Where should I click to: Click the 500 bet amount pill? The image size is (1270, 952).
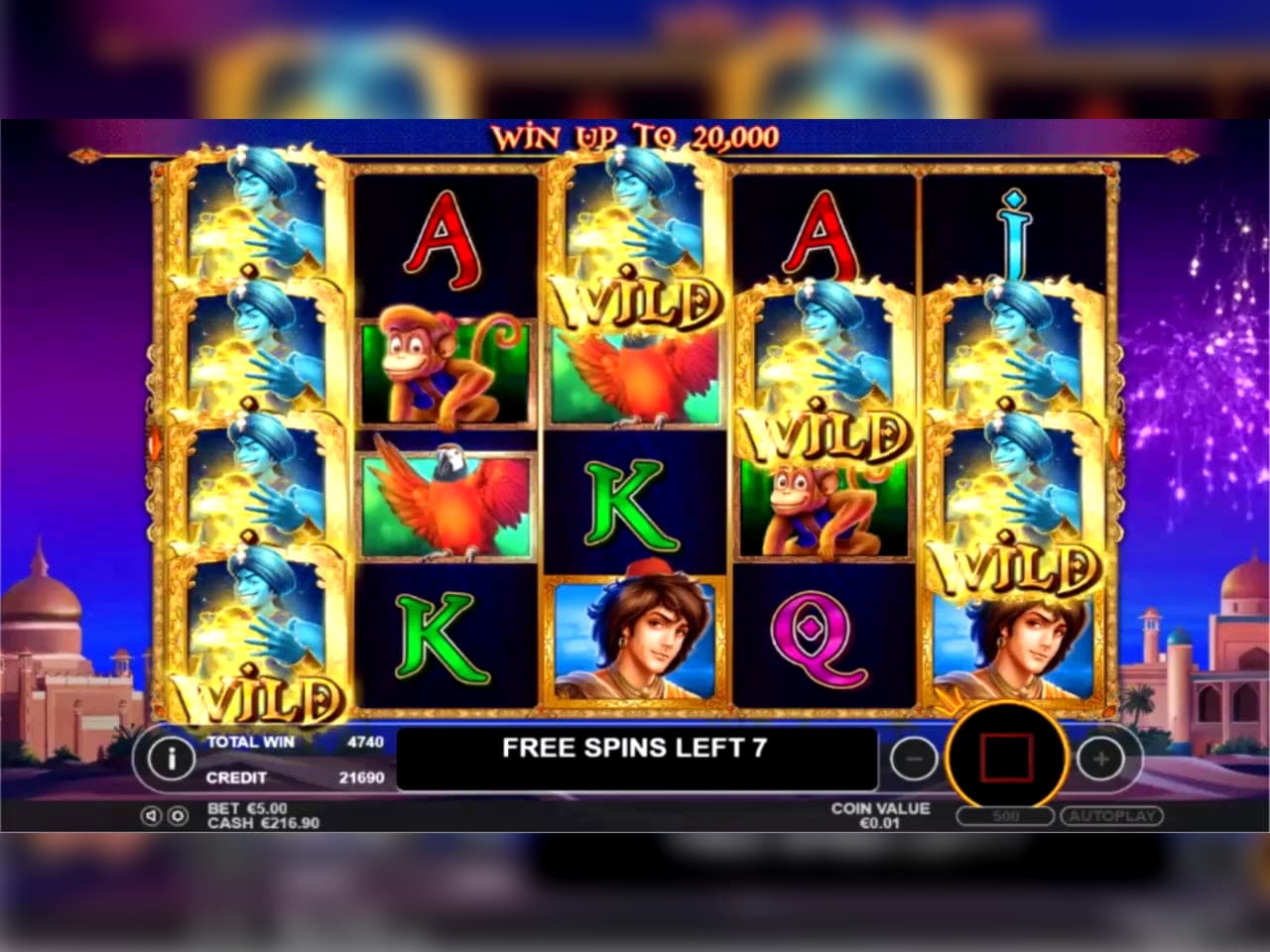(x=1005, y=816)
